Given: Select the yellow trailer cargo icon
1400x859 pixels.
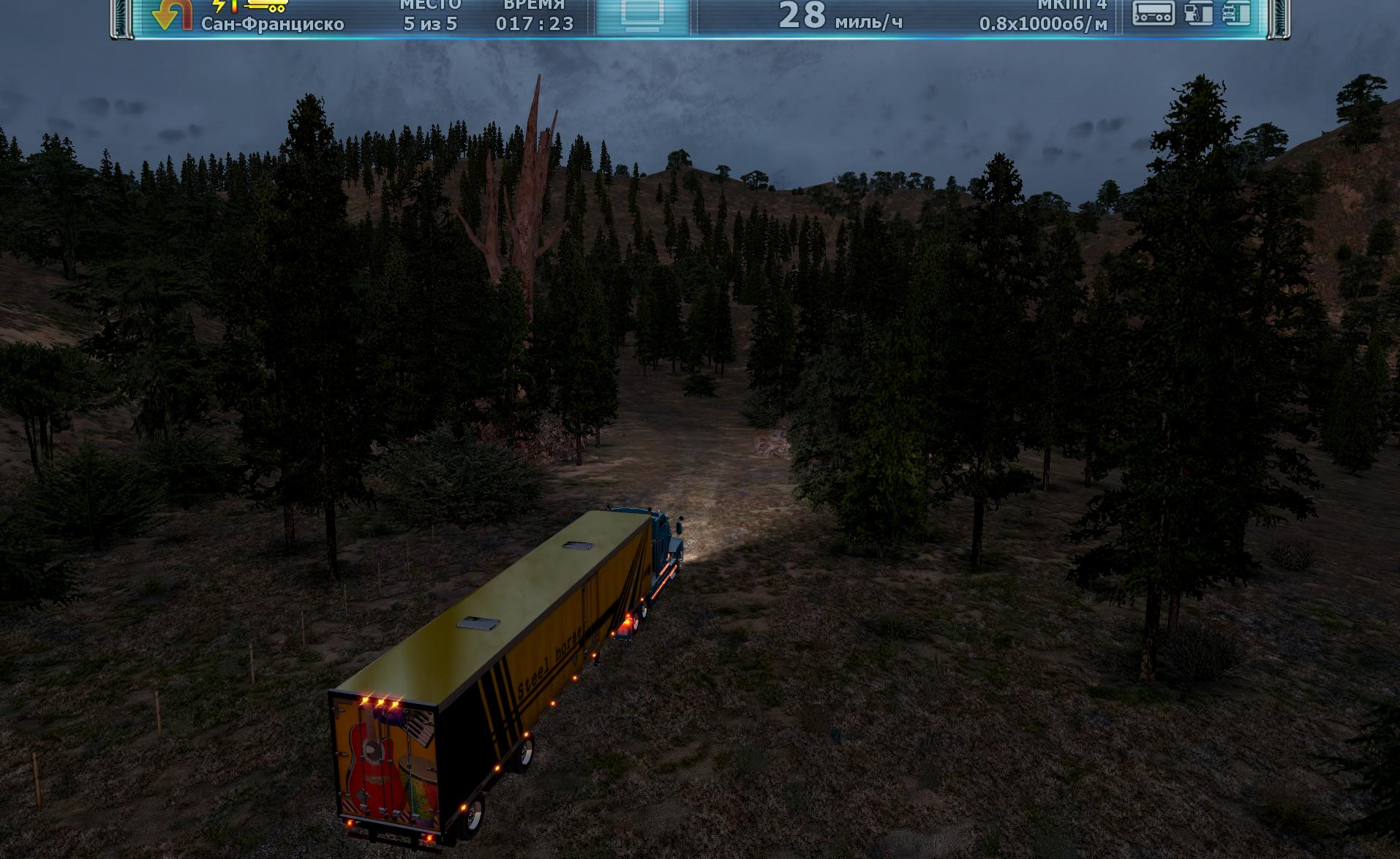Looking at the screenshot, I should [x=266, y=6].
